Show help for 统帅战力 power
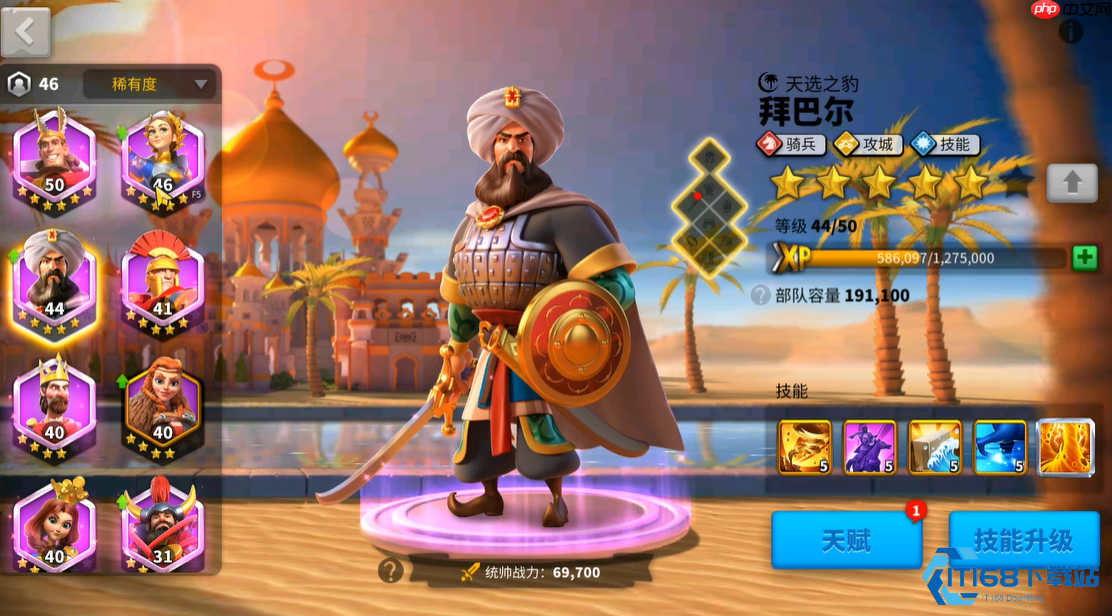 pyautogui.click(x=391, y=571)
